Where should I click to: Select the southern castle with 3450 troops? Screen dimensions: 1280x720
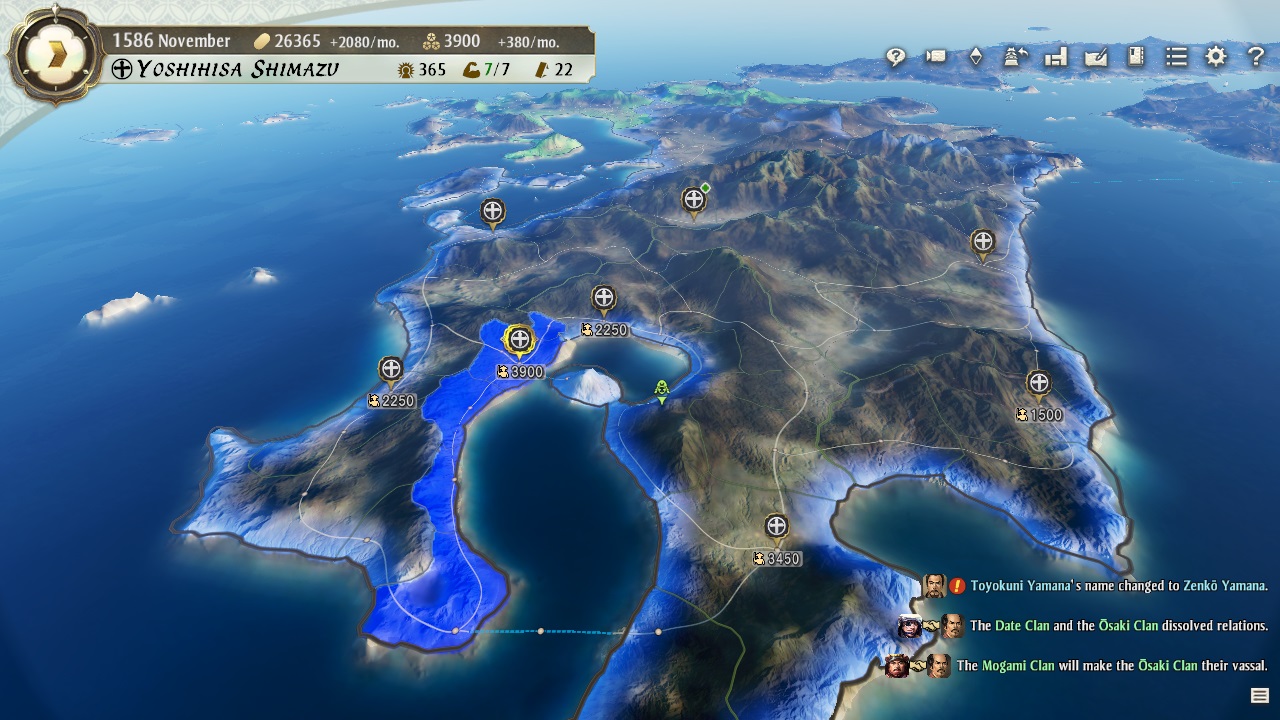pos(776,524)
